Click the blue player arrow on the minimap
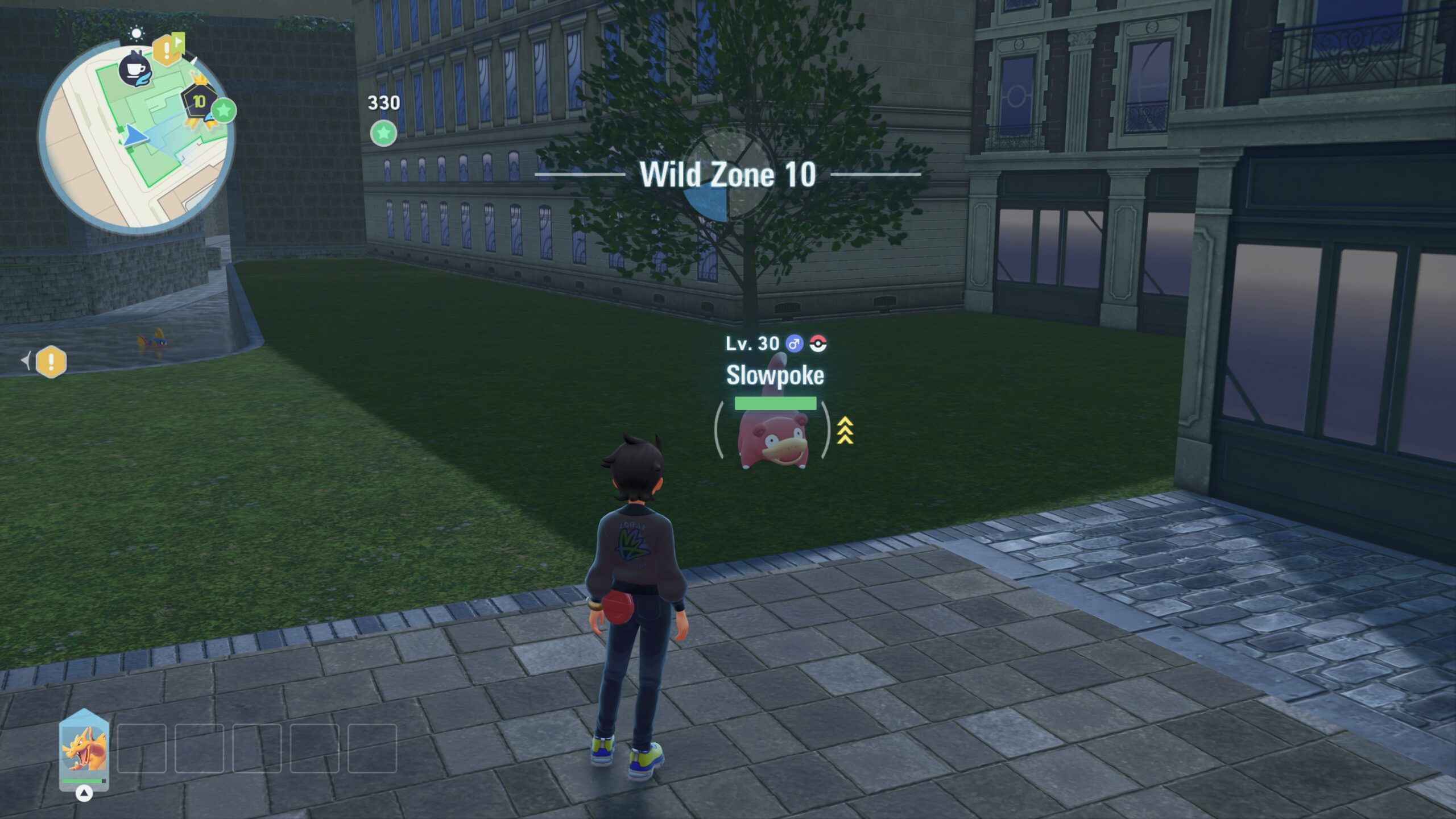 [x=135, y=136]
